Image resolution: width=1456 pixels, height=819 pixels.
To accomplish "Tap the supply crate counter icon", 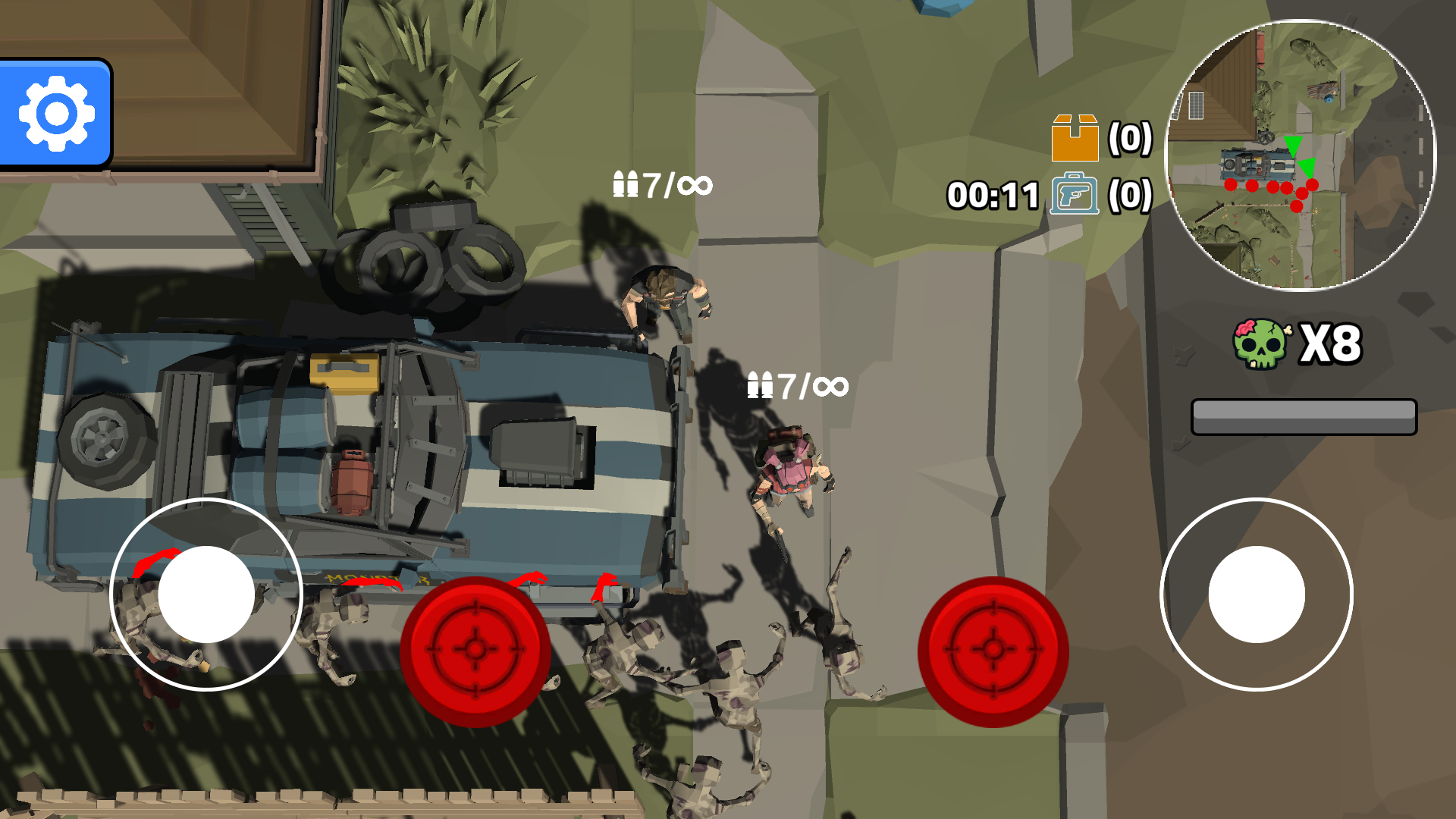I will click(x=1074, y=137).
